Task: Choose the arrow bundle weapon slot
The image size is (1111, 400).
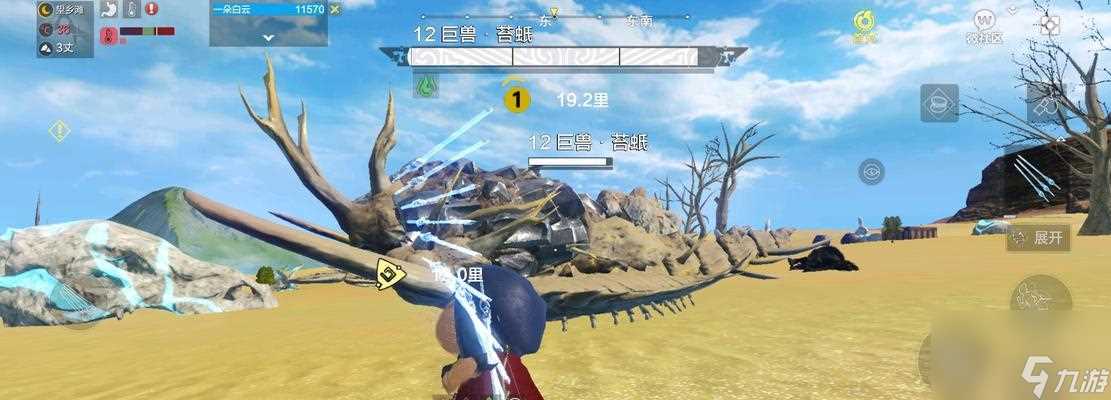Action: tap(1036, 178)
